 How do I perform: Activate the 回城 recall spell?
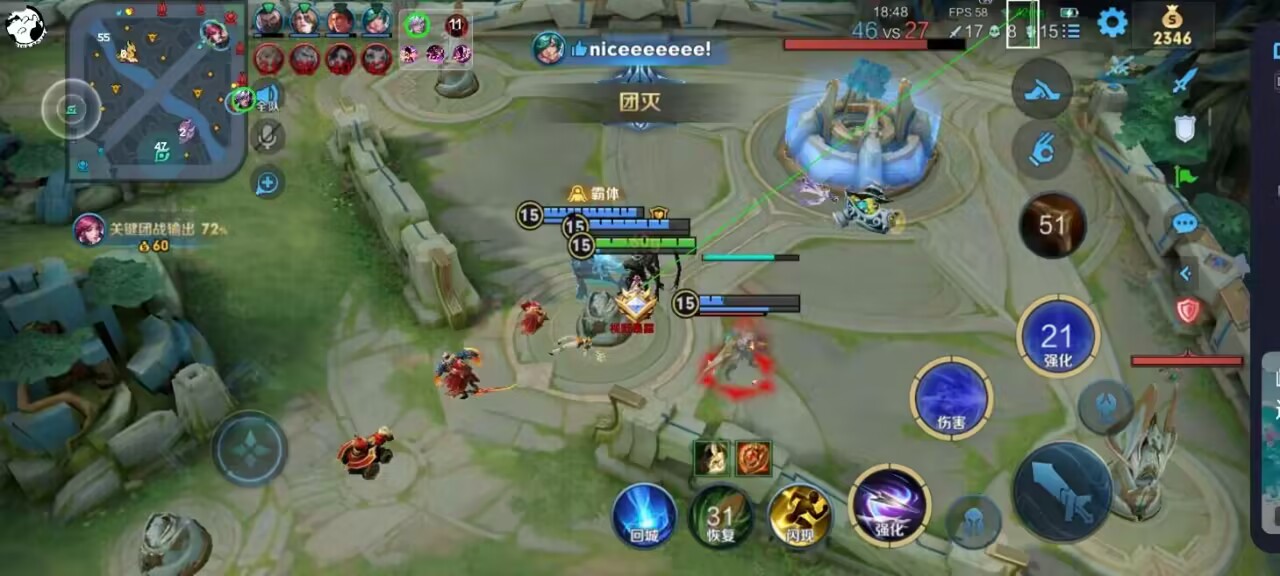[644, 515]
